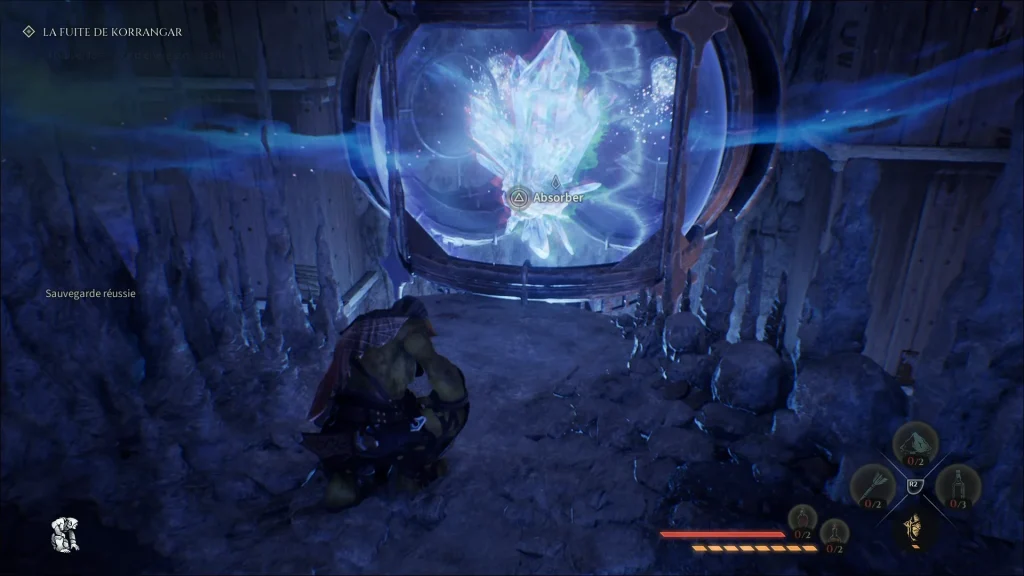
Task: Use the red health potion slot
Action: (802, 519)
